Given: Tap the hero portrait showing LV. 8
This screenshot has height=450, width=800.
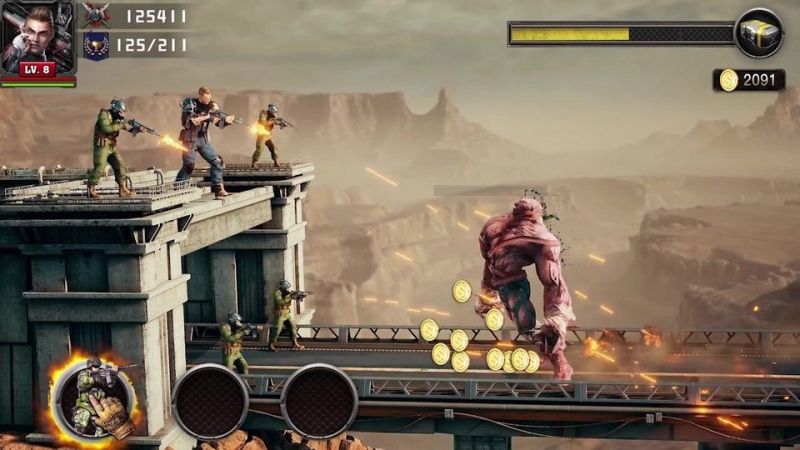Looking at the screenshot, I should (x=38, y=38).
